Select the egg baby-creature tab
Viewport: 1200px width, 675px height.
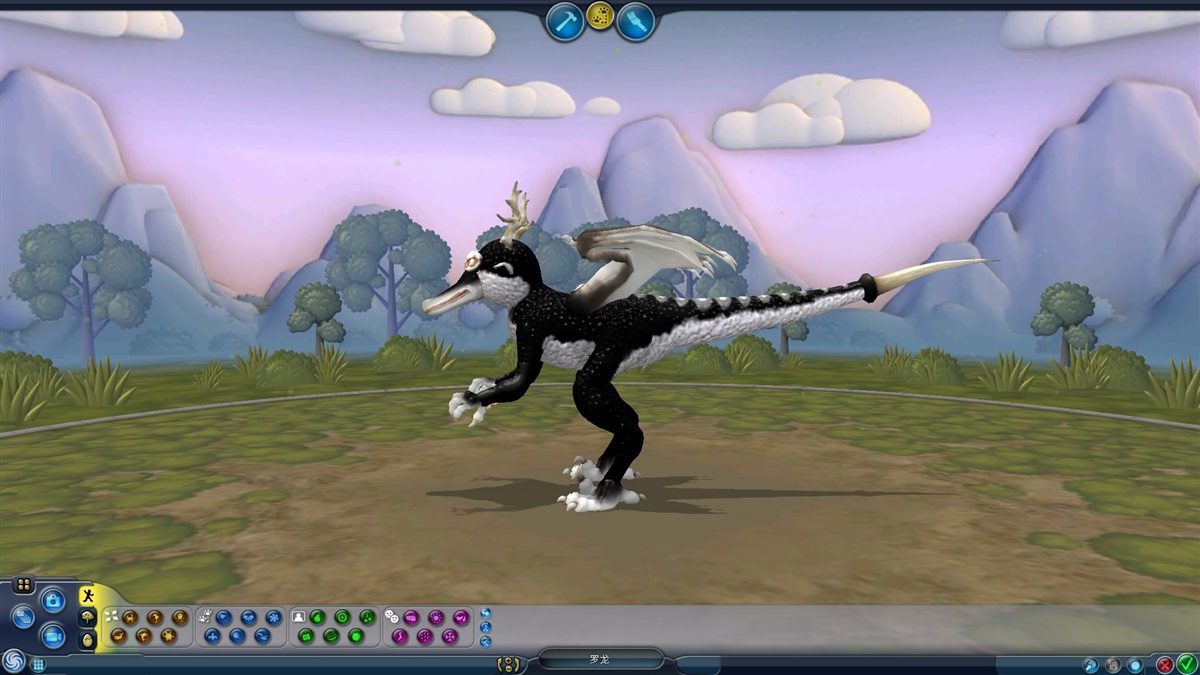pyautogui.click(x=88, y=640)
